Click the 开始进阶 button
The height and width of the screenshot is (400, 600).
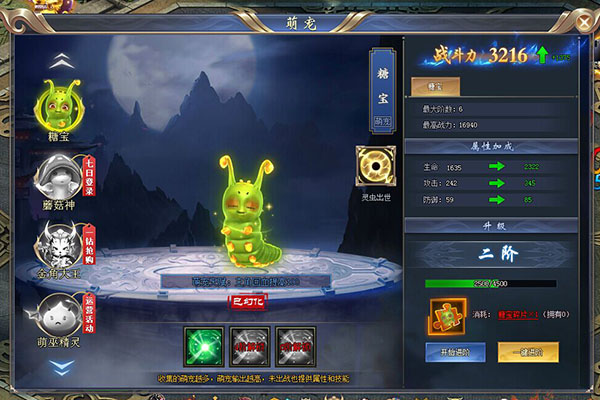[456, 352]
